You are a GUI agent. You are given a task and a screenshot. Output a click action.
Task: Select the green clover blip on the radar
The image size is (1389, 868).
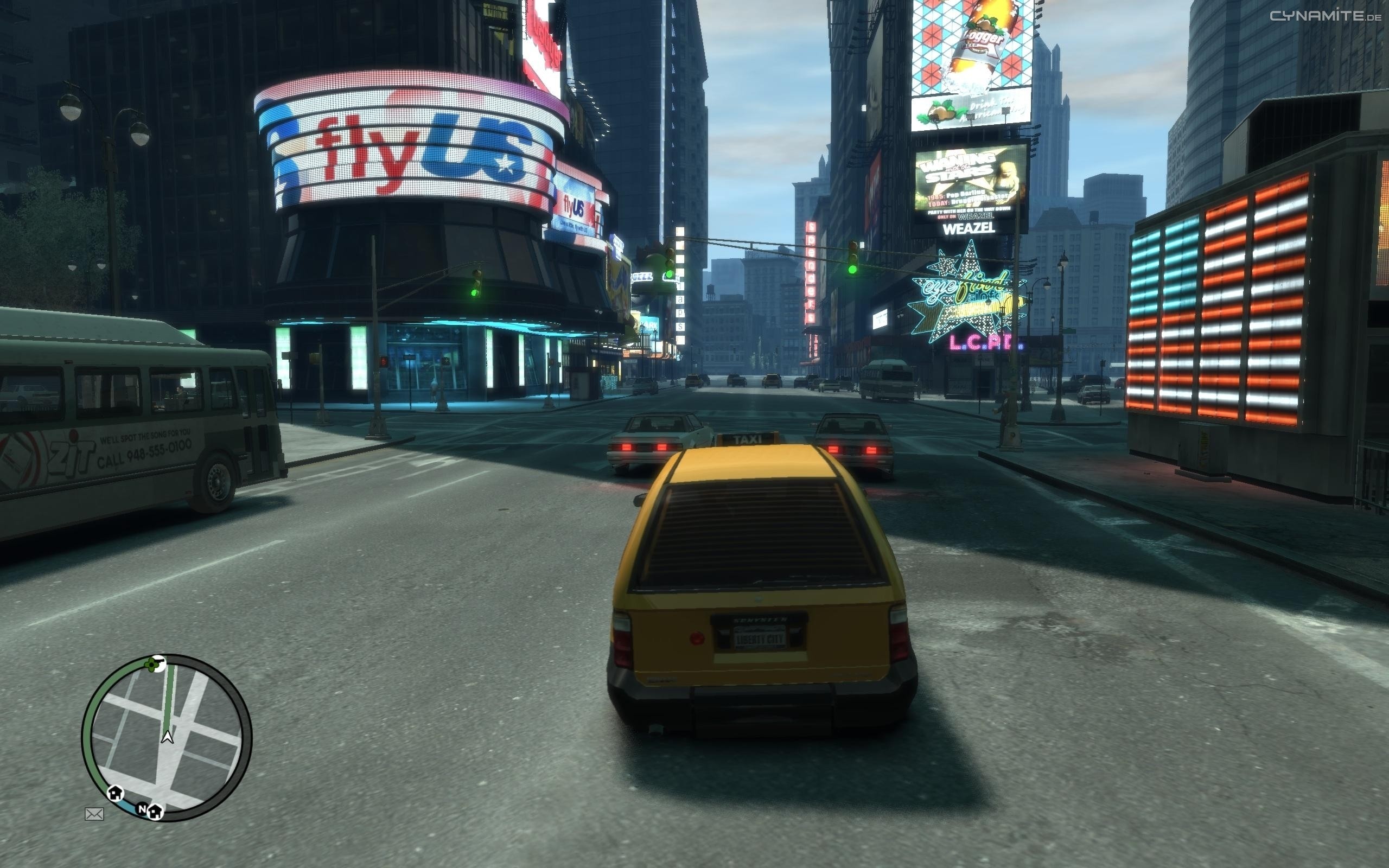152,665
